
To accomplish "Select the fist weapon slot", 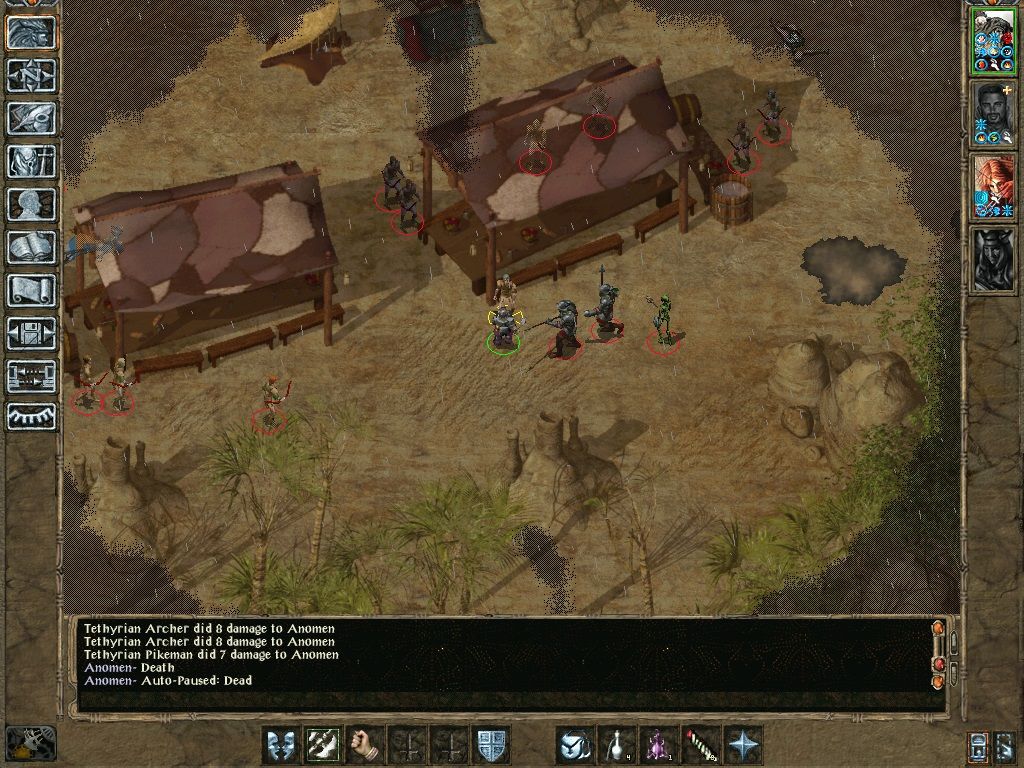I will [365, 745].
